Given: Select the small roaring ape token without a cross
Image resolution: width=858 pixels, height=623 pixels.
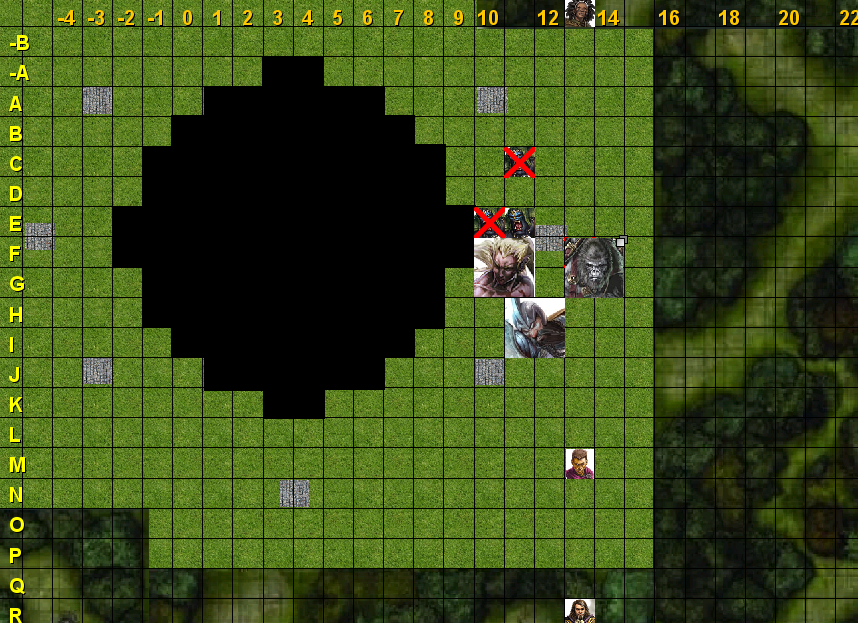Looking at the screenshot, I should (x=520, y=222).
